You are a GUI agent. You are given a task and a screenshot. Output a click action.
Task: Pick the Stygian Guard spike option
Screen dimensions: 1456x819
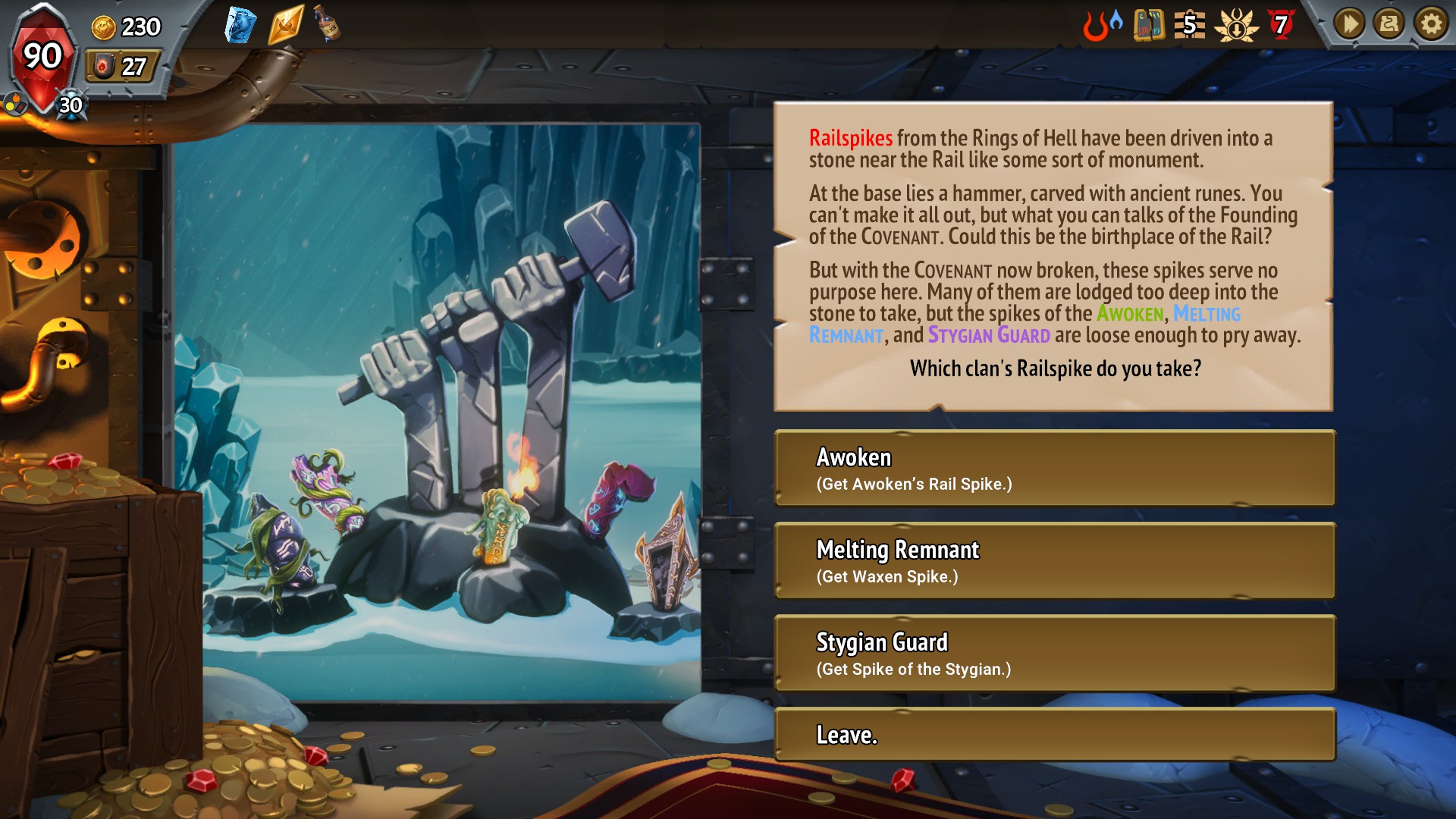1054,654
